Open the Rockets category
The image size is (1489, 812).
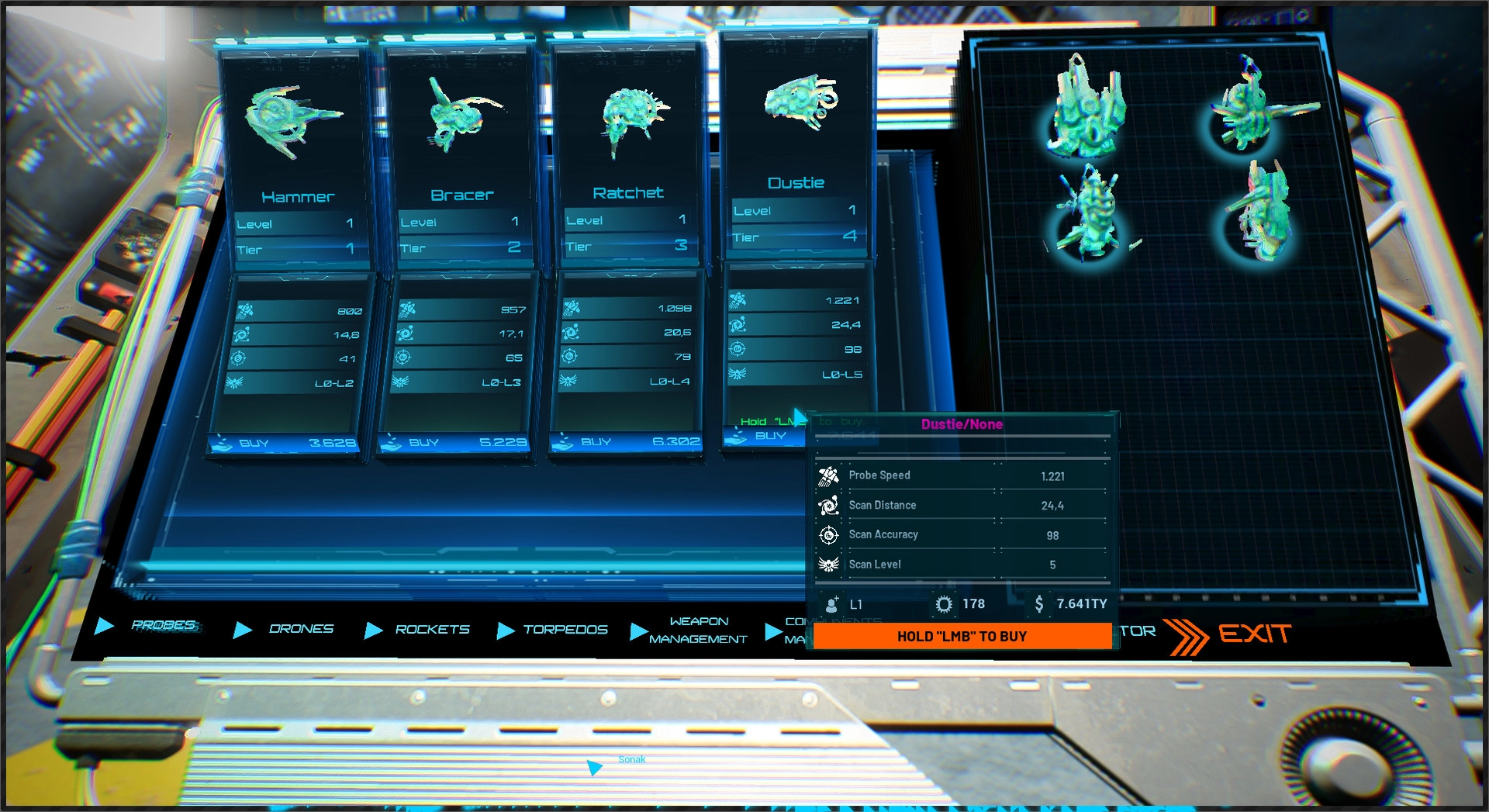click(x=431, y=630)
